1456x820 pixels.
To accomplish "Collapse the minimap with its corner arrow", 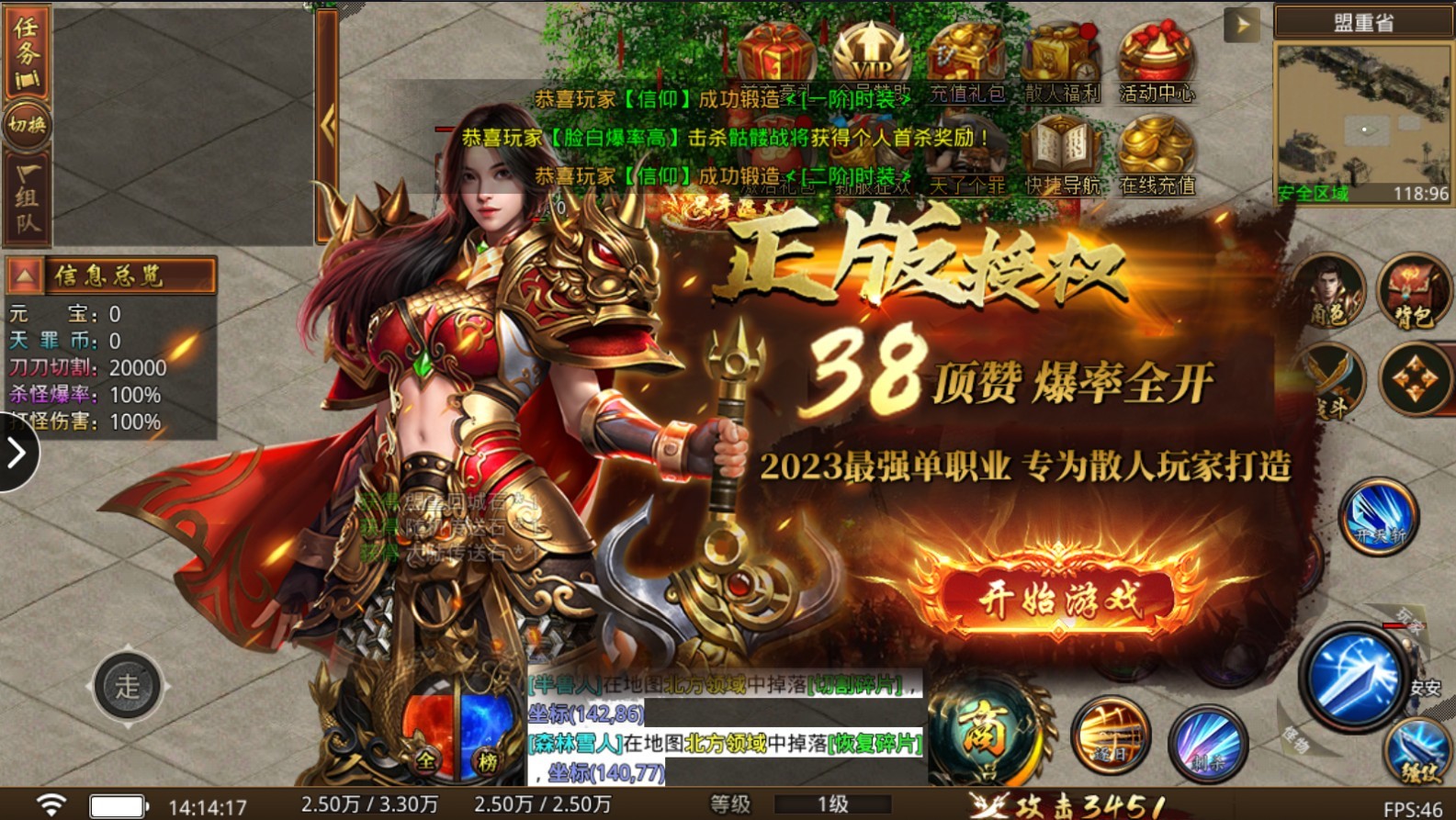I will point(1242,26).
